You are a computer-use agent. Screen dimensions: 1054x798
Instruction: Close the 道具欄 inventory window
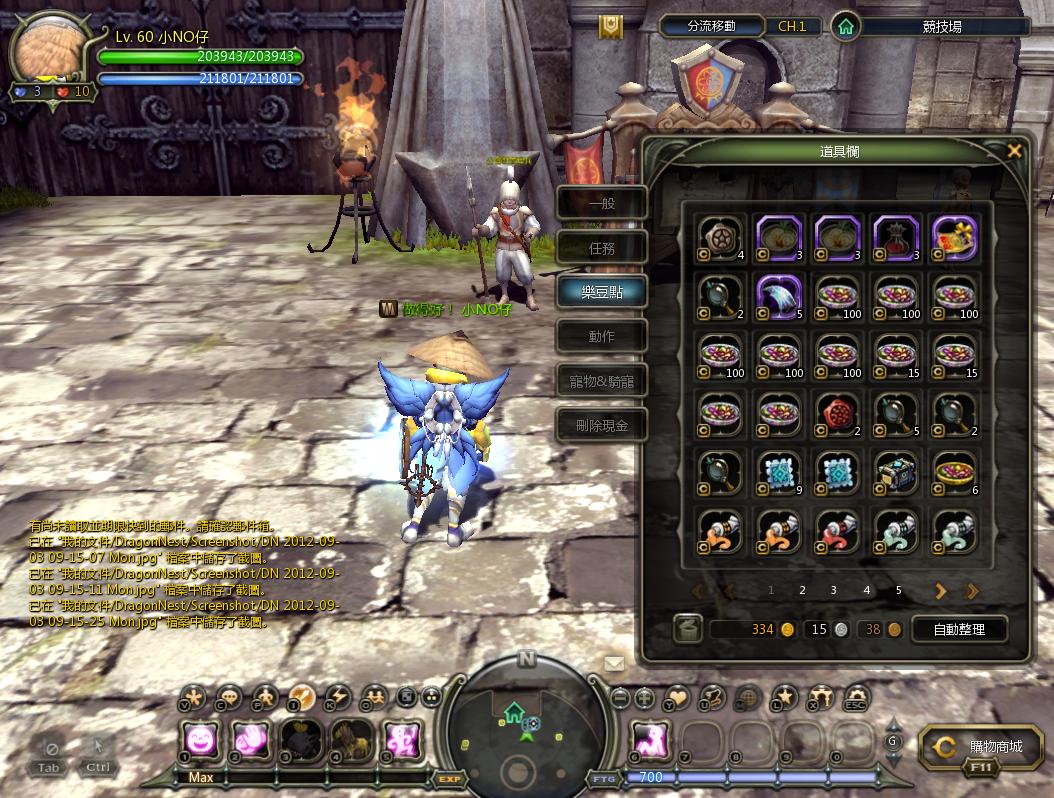pos(1014,151)
